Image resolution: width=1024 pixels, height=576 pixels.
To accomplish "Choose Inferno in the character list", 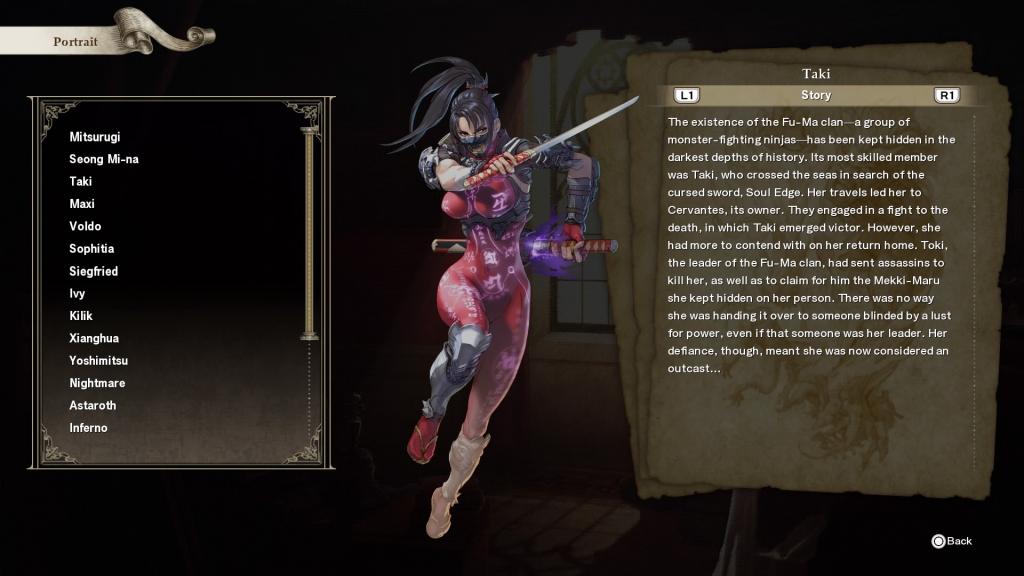I will (x=88, y=428).
